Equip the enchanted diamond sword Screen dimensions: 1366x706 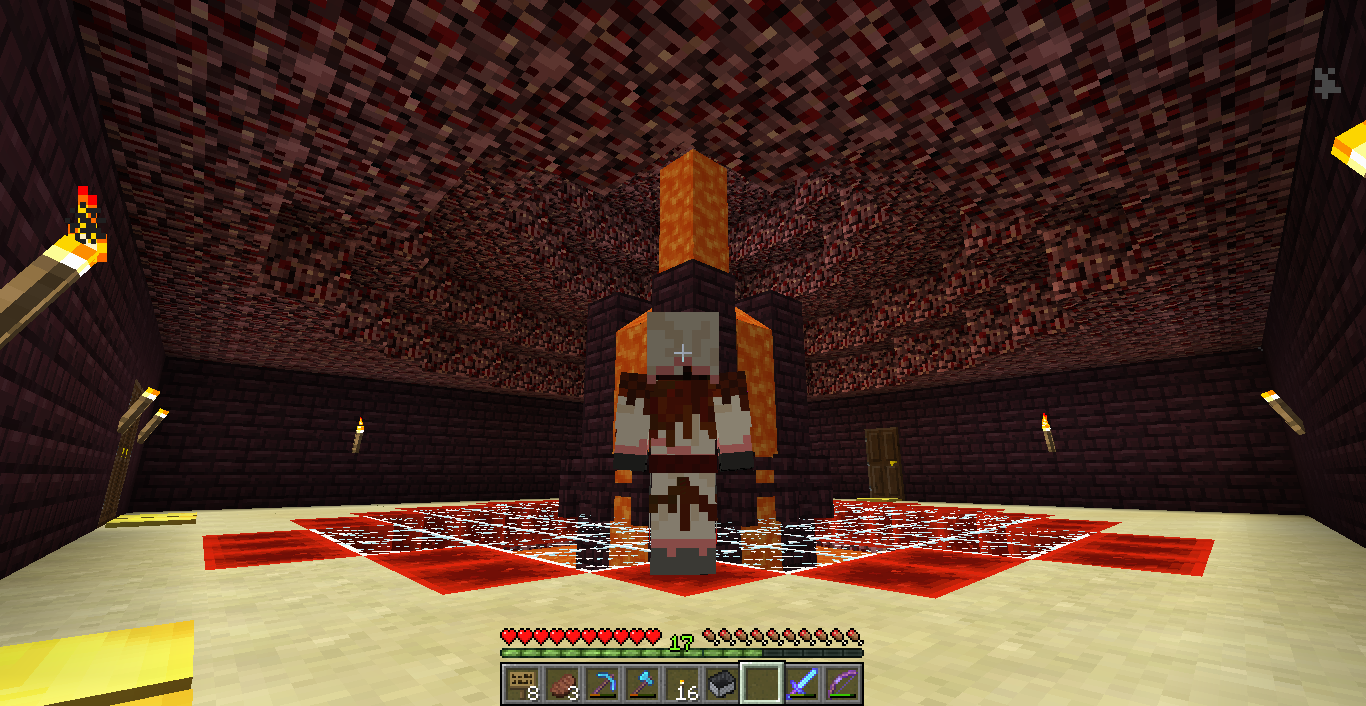(x=802, y=684)
